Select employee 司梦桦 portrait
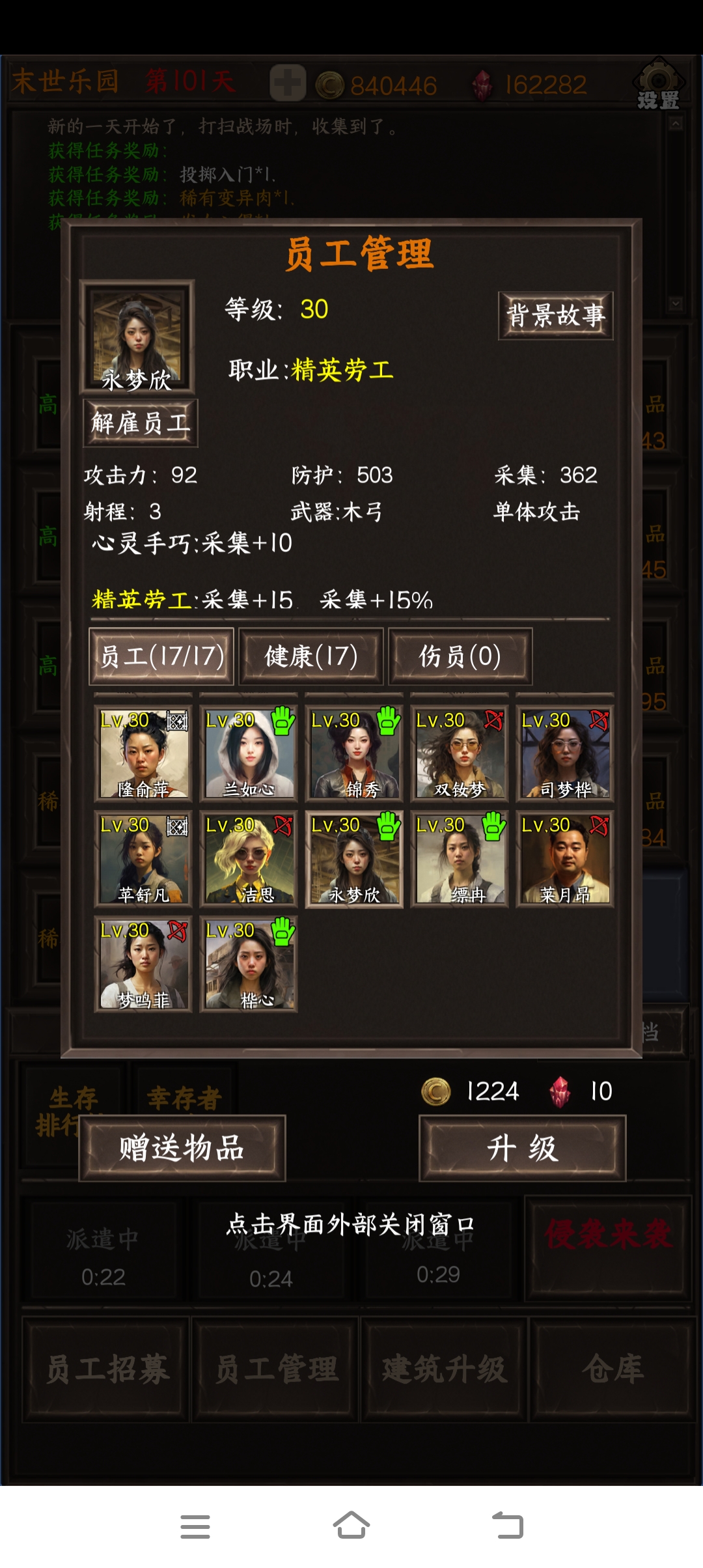 tap(565, 754)
